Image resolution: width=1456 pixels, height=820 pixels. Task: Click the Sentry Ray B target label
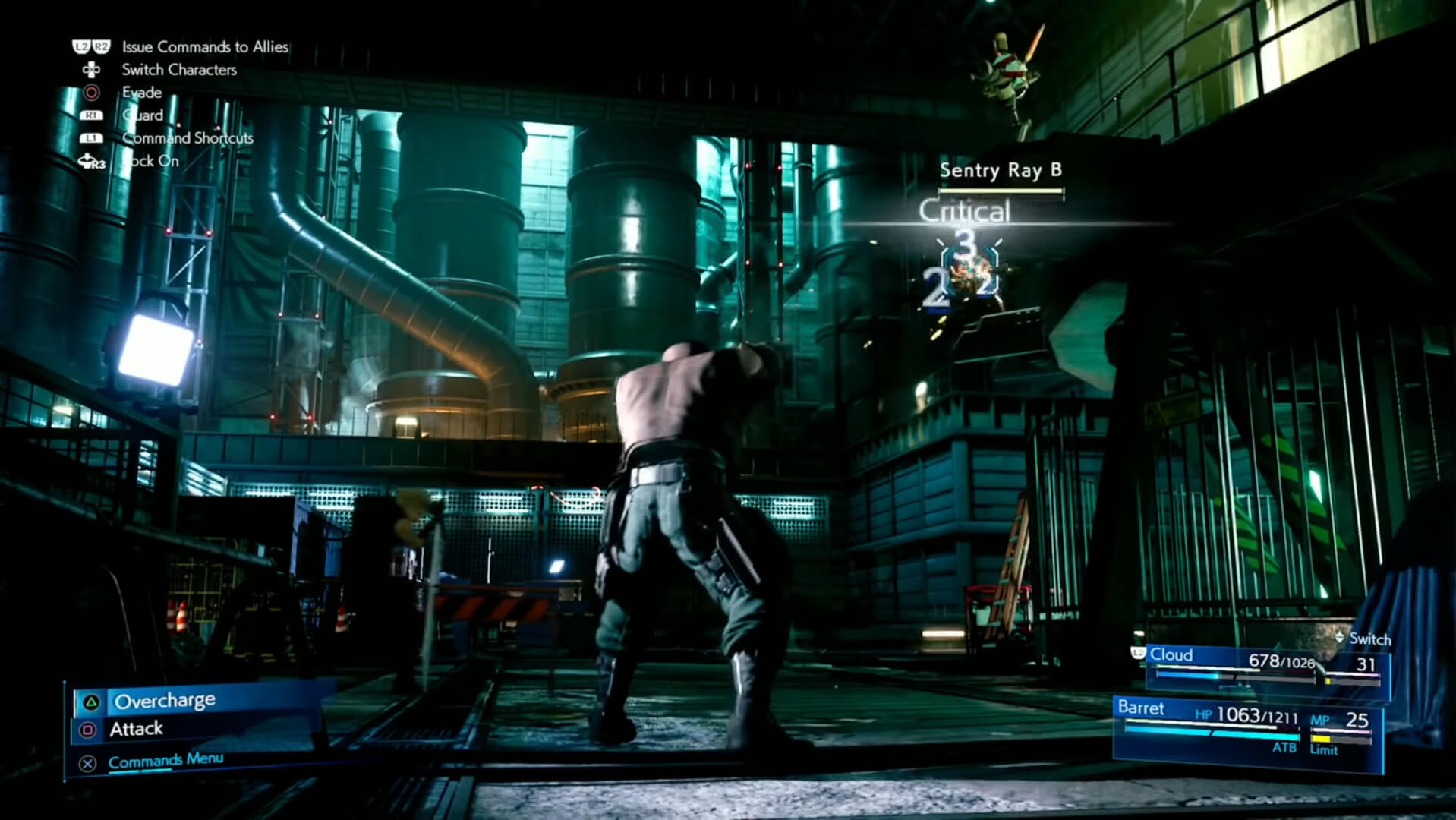1001,172
